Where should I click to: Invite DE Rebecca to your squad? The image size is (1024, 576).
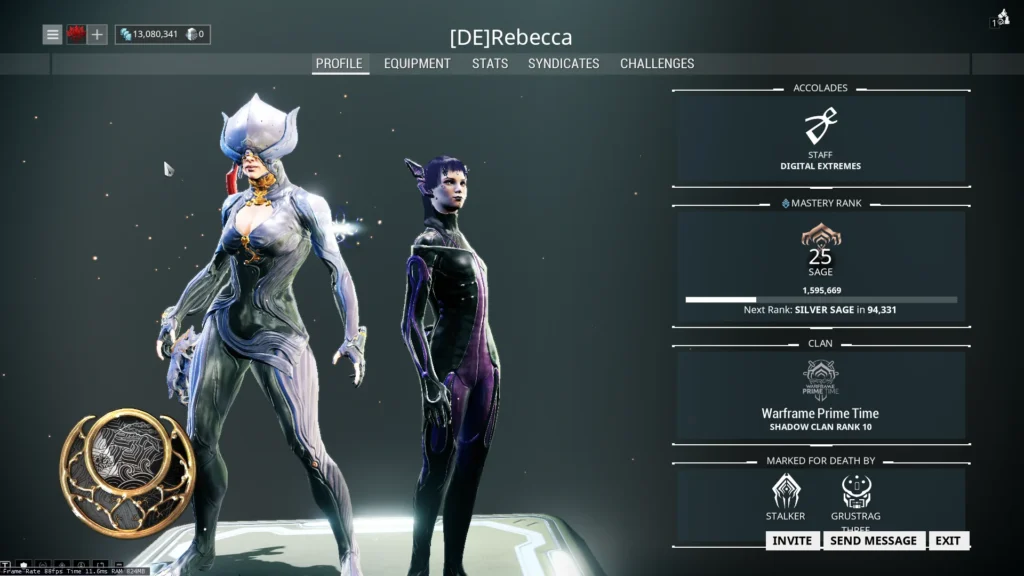pos(792,540)
